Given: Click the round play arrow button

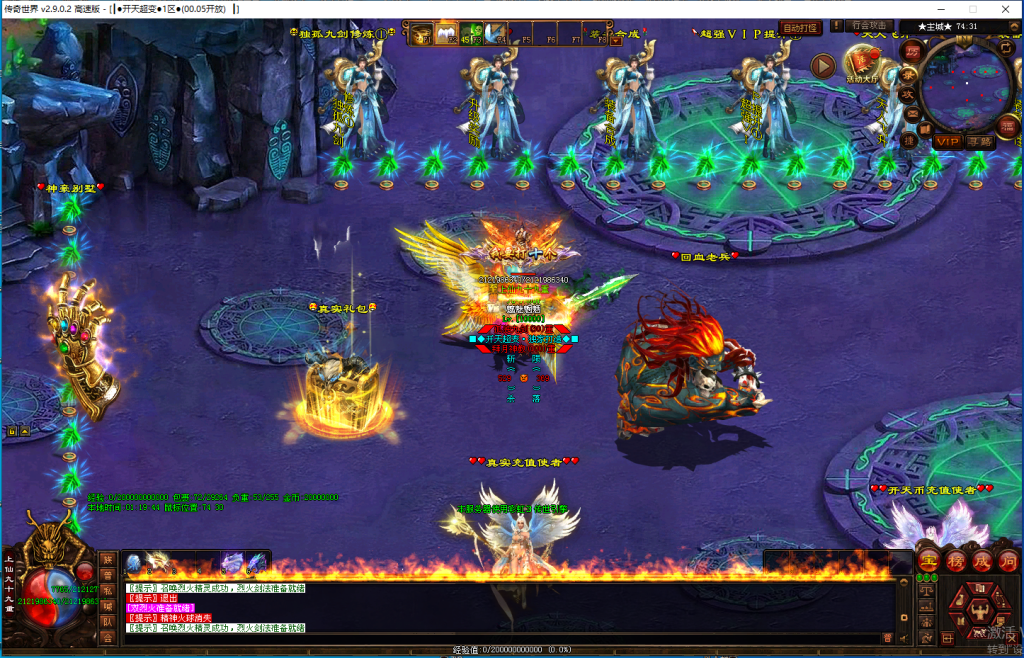Looking at the screenshot, I should (x=822, y=66).
